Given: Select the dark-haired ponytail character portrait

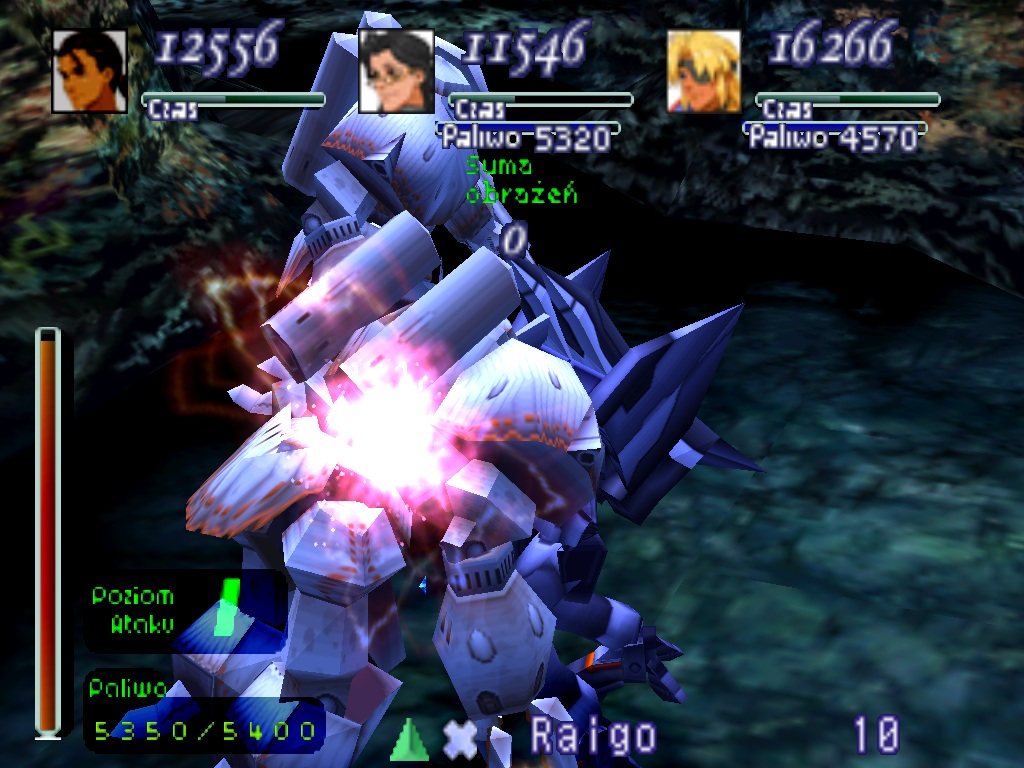Looking at the screenshot, I should click(89, 71).
